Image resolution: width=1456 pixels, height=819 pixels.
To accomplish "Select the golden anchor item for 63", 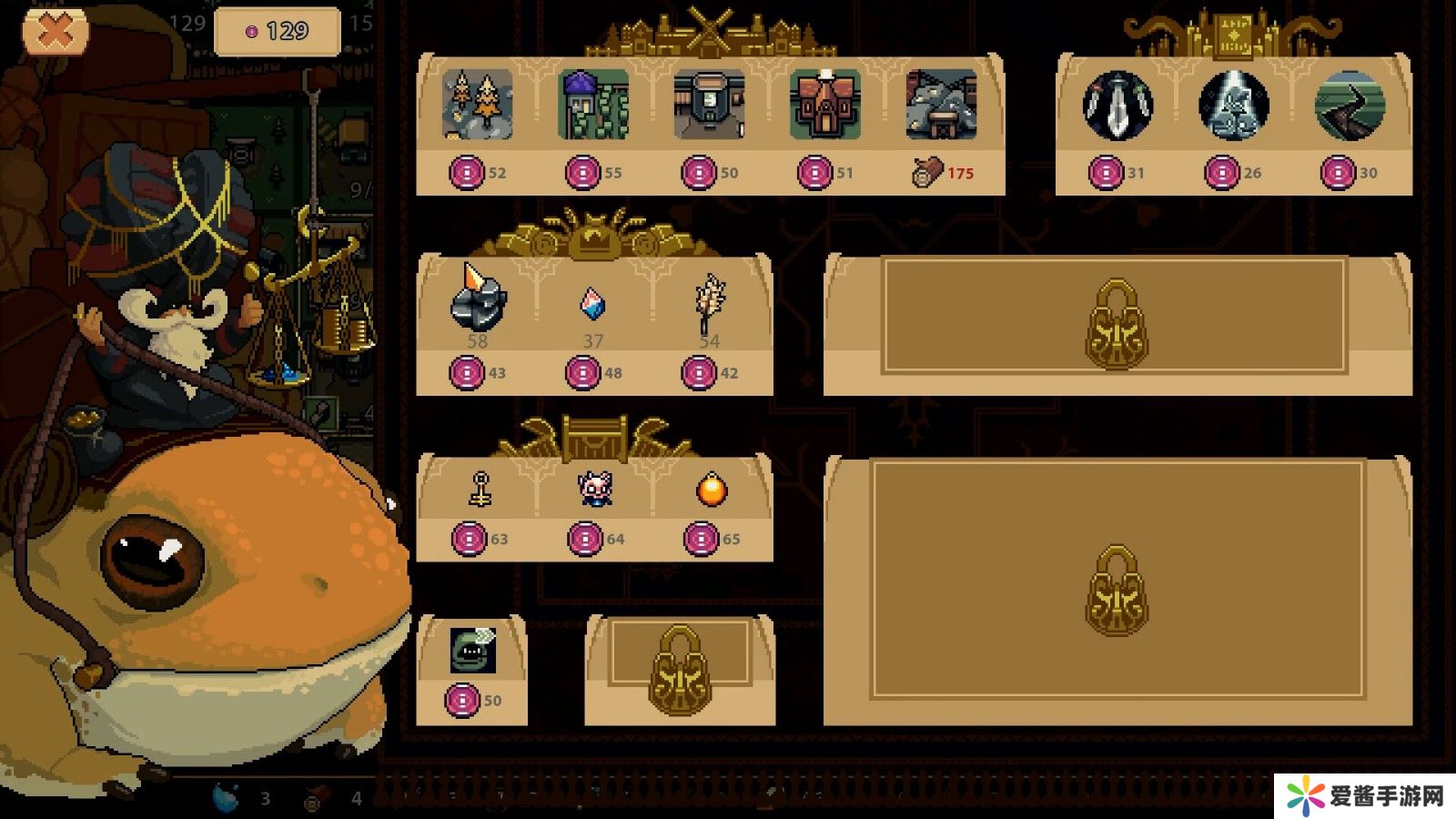I will tap(480, 490).
